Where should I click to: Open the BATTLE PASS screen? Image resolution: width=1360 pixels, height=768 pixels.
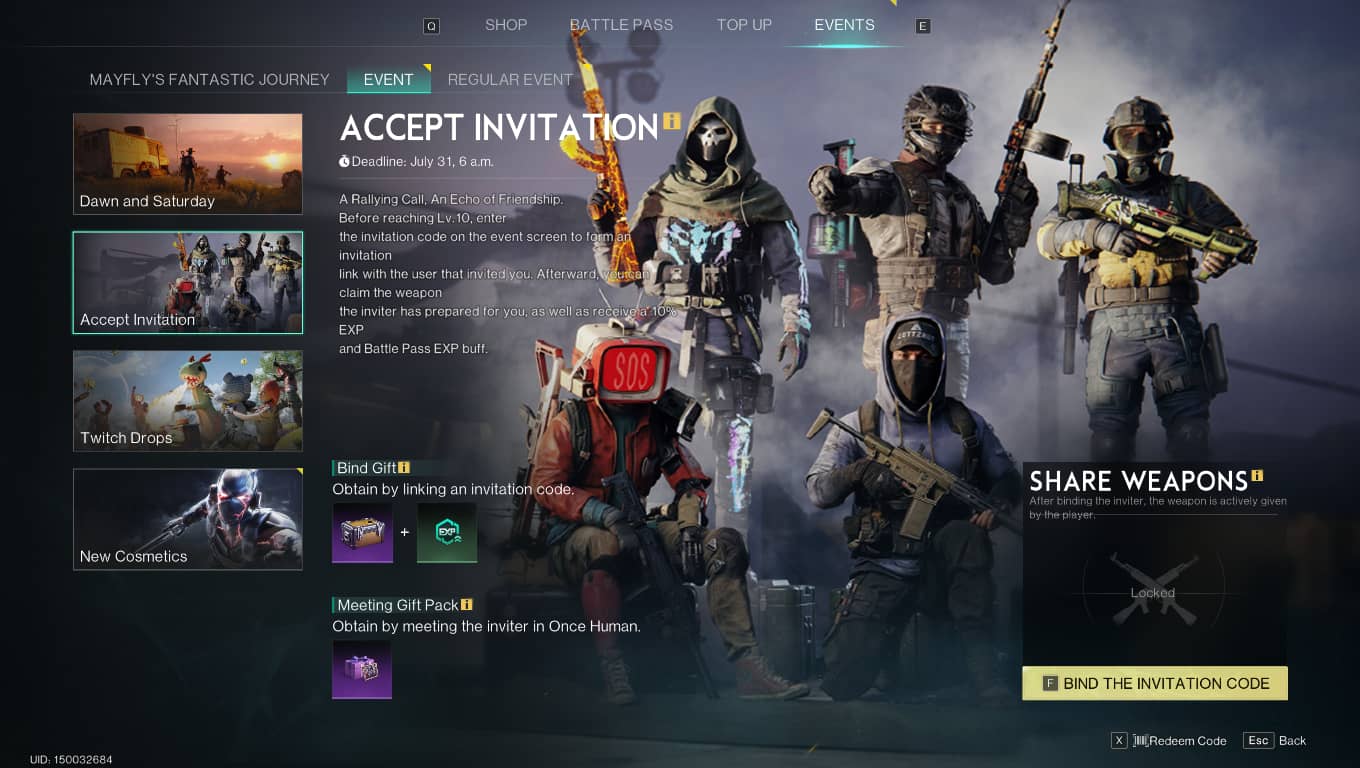(x=621, y=24)
